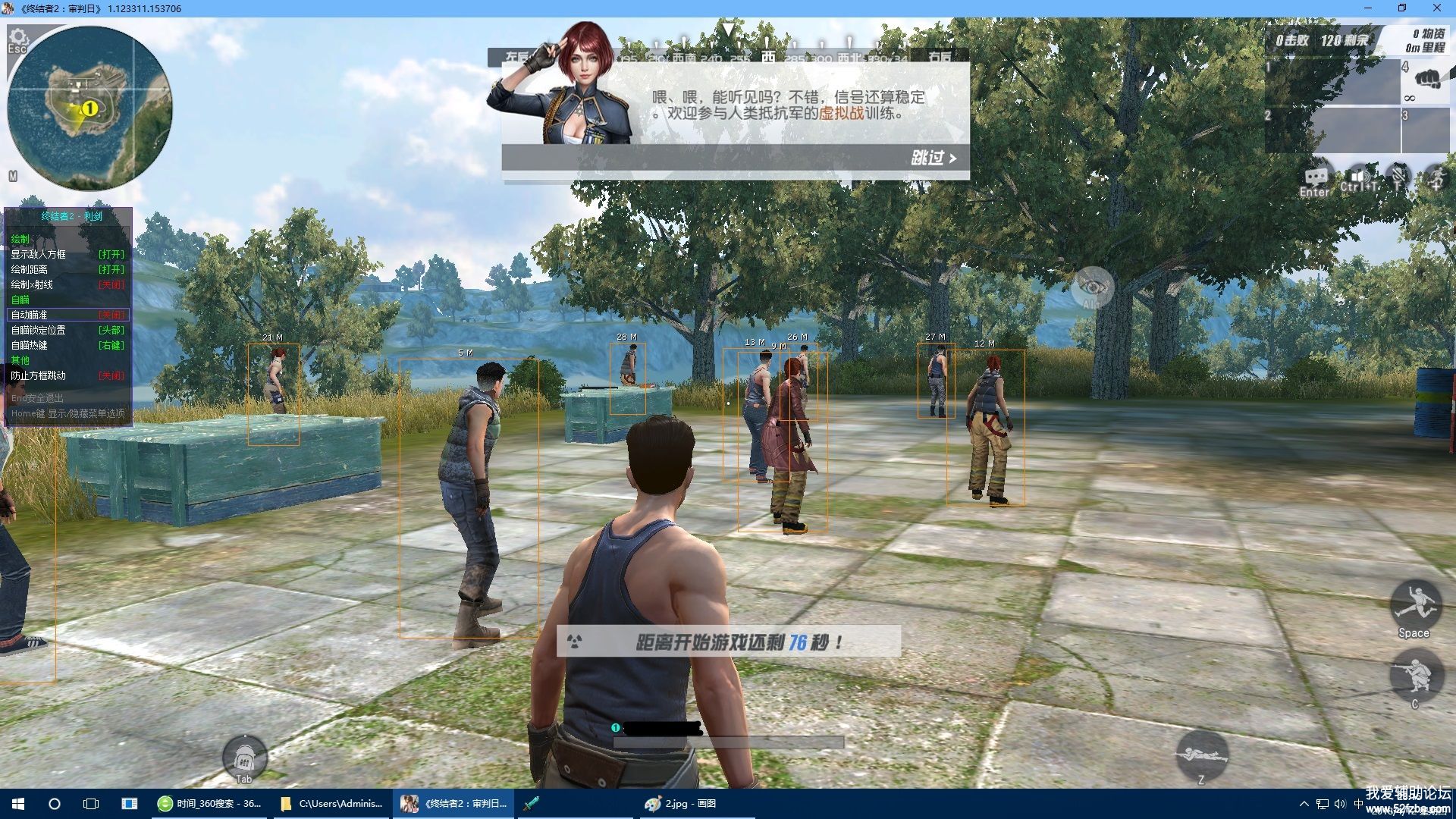The image size is (1456, 819).
Task: Select the fist melee weapon slot
Action: (x=1427, y=80)
